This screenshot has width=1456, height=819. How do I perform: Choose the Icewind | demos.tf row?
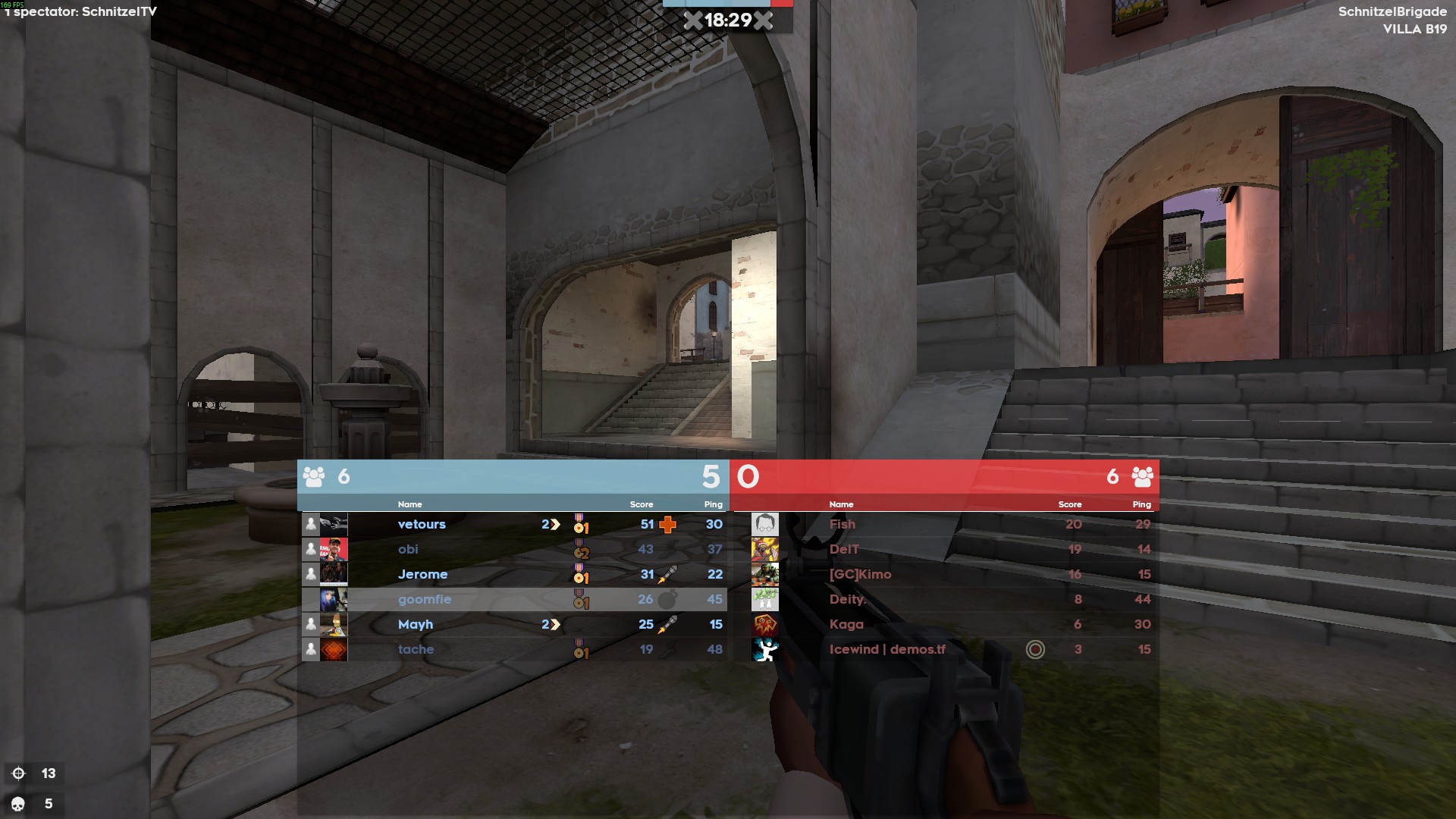[887, 649]
